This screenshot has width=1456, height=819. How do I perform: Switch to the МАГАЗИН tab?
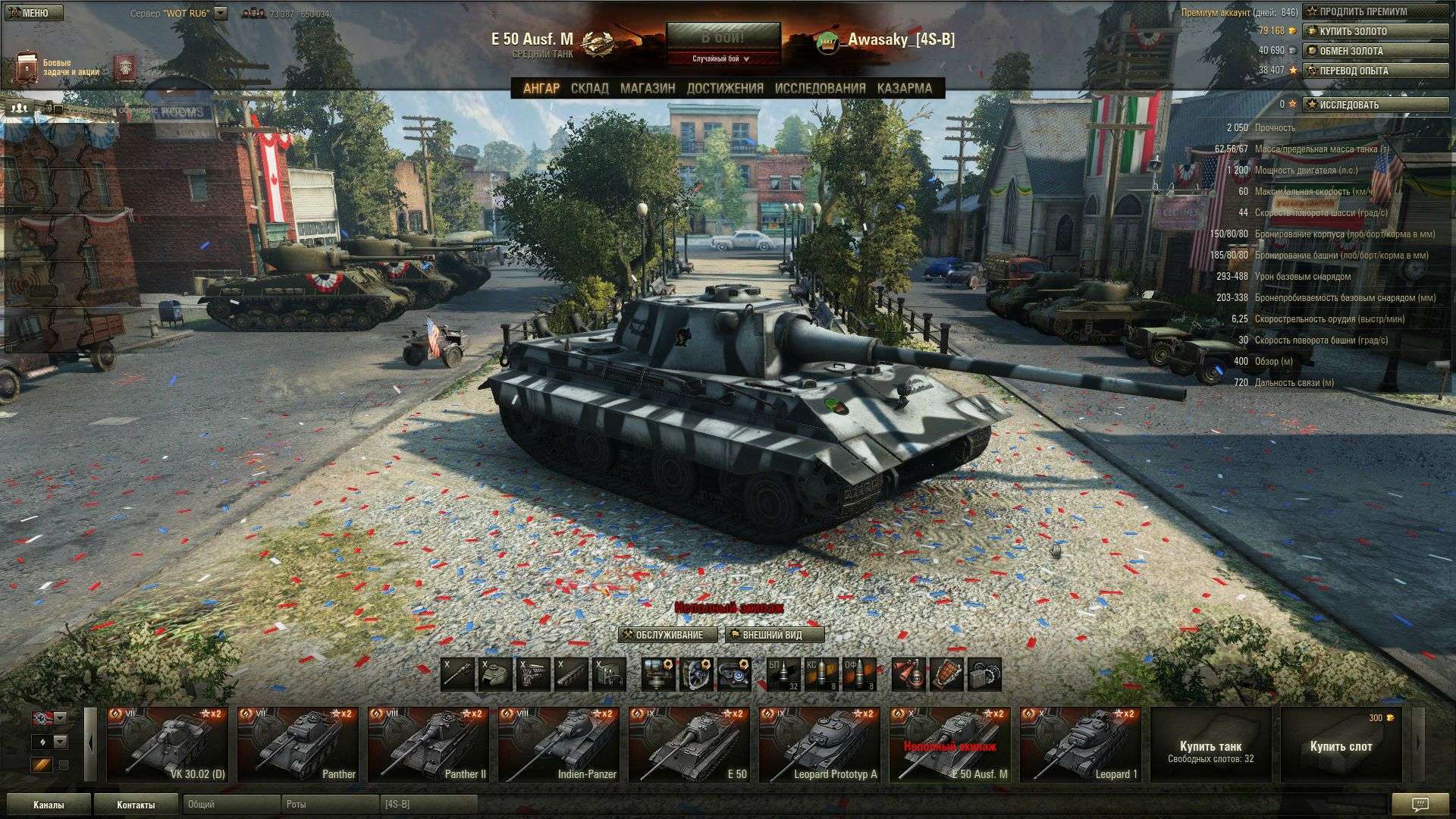(x=648, y=88)
